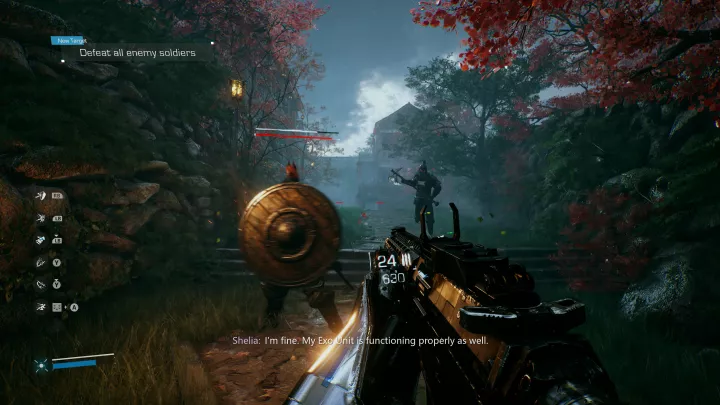Click the glowing Exo Unit star icon
The image size is (720, 405).
point(41,365)
